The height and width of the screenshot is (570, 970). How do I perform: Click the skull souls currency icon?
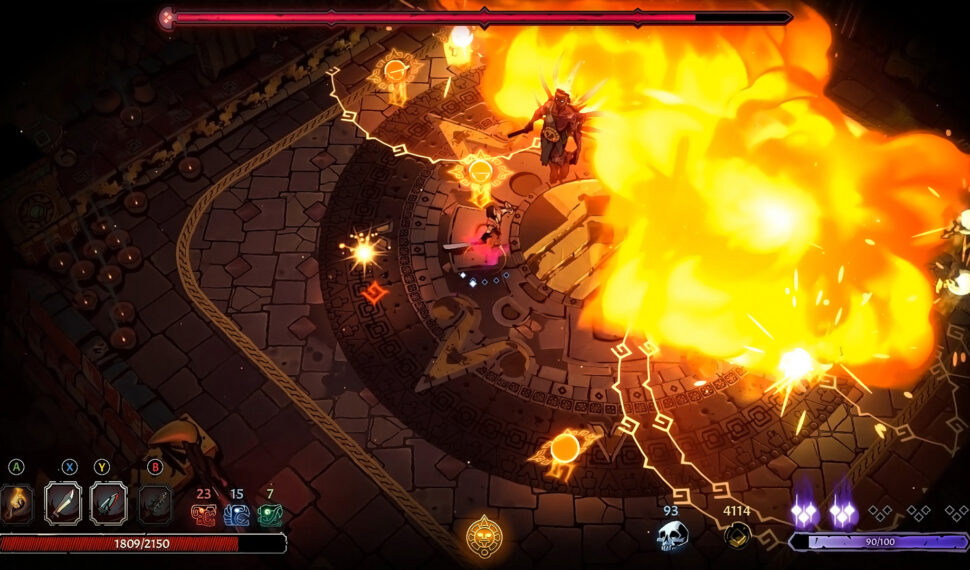[671, 536]
